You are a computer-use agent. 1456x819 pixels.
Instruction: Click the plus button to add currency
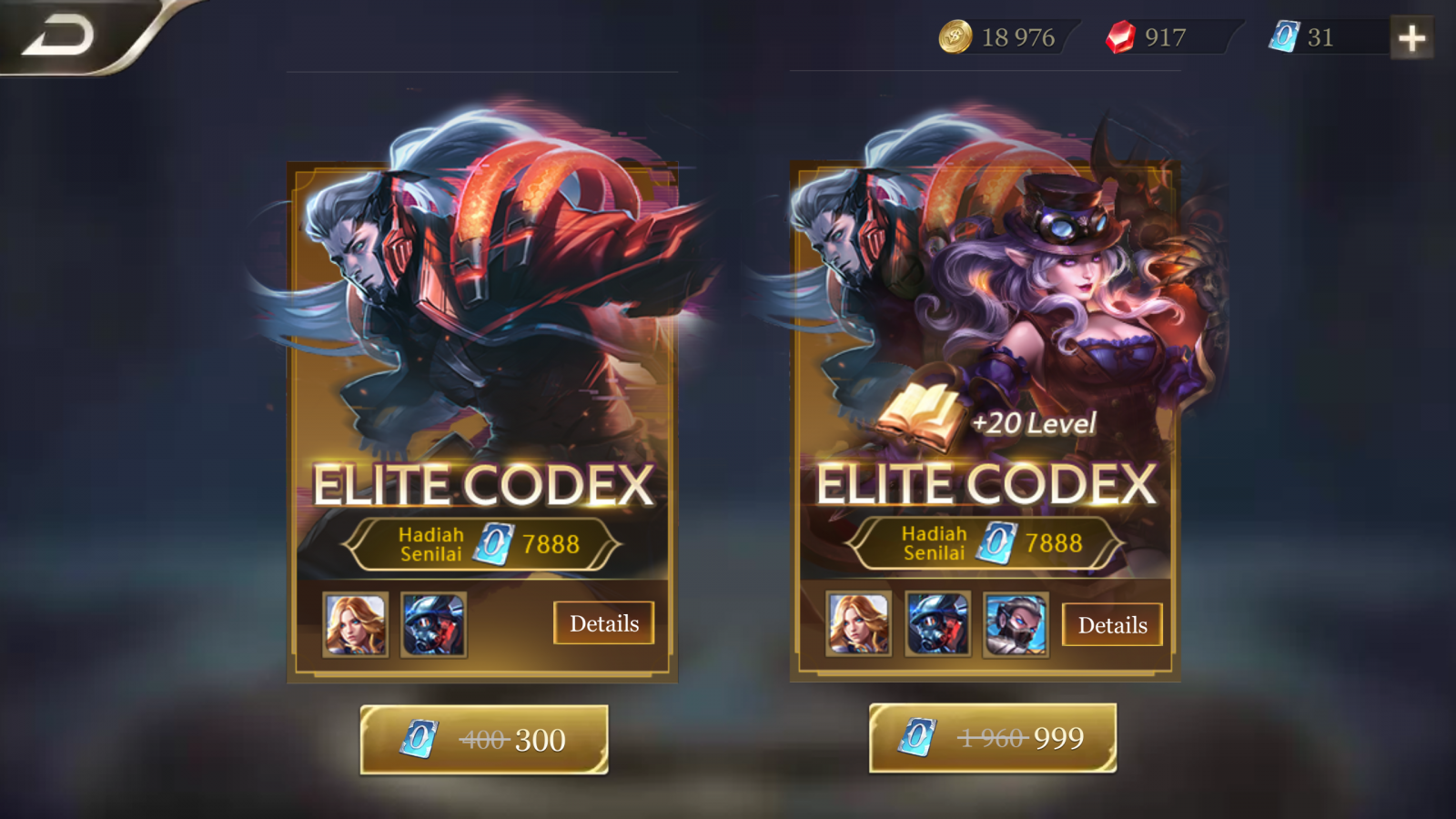(x=1413, y=37)
